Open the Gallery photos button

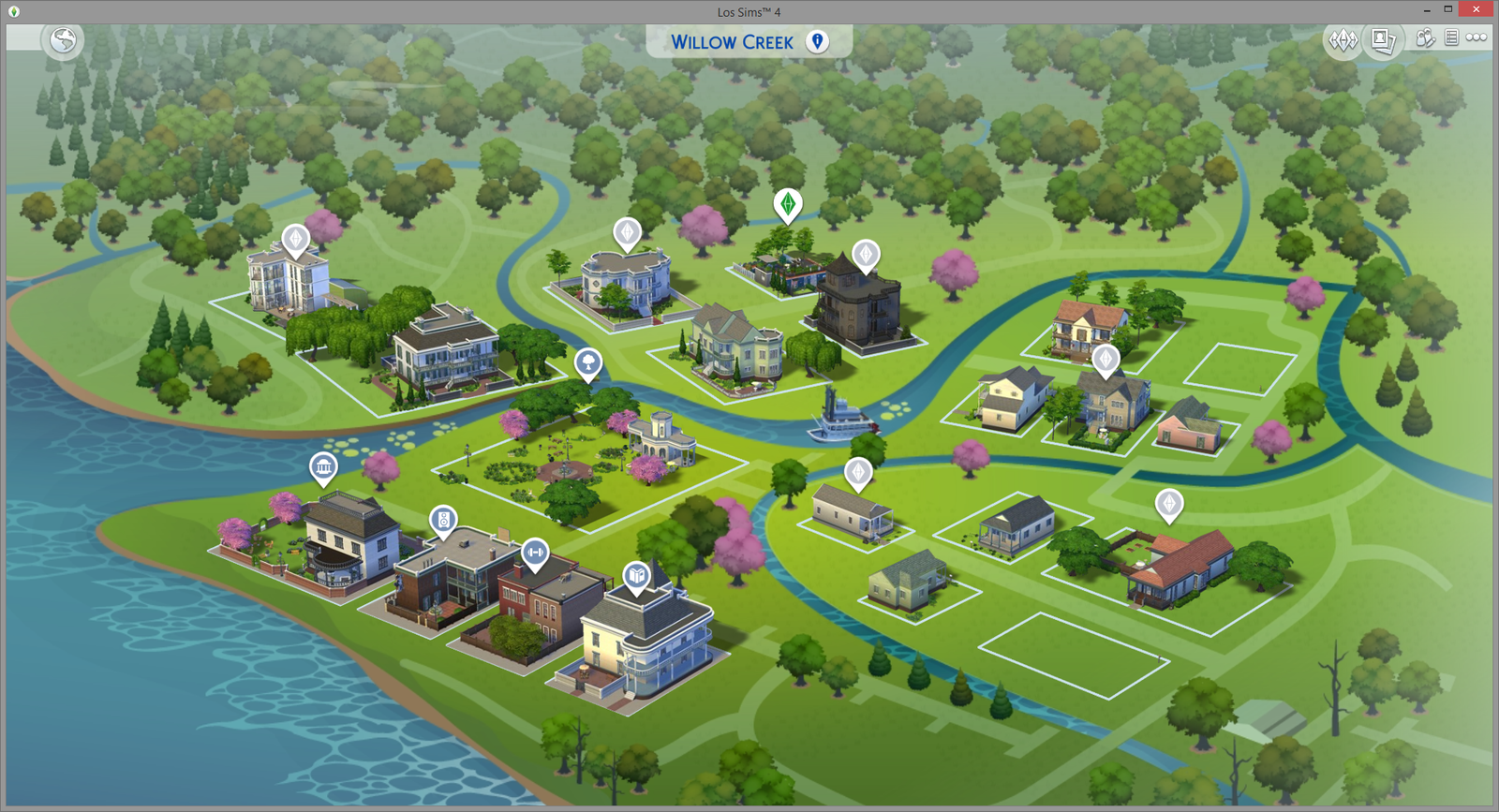tap(1382, 40)
